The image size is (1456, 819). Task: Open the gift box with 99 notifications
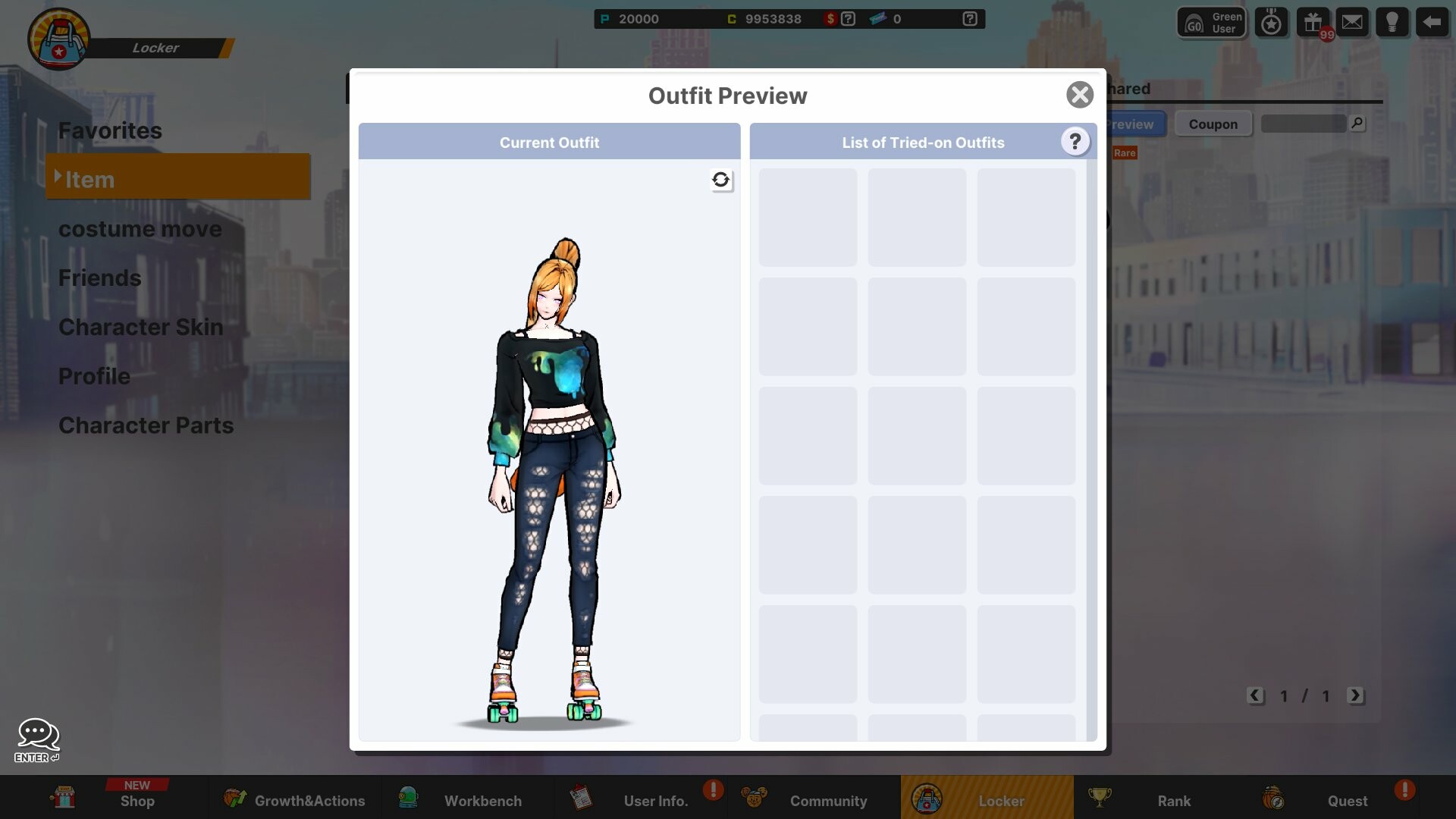click(x=1313, y=22)
